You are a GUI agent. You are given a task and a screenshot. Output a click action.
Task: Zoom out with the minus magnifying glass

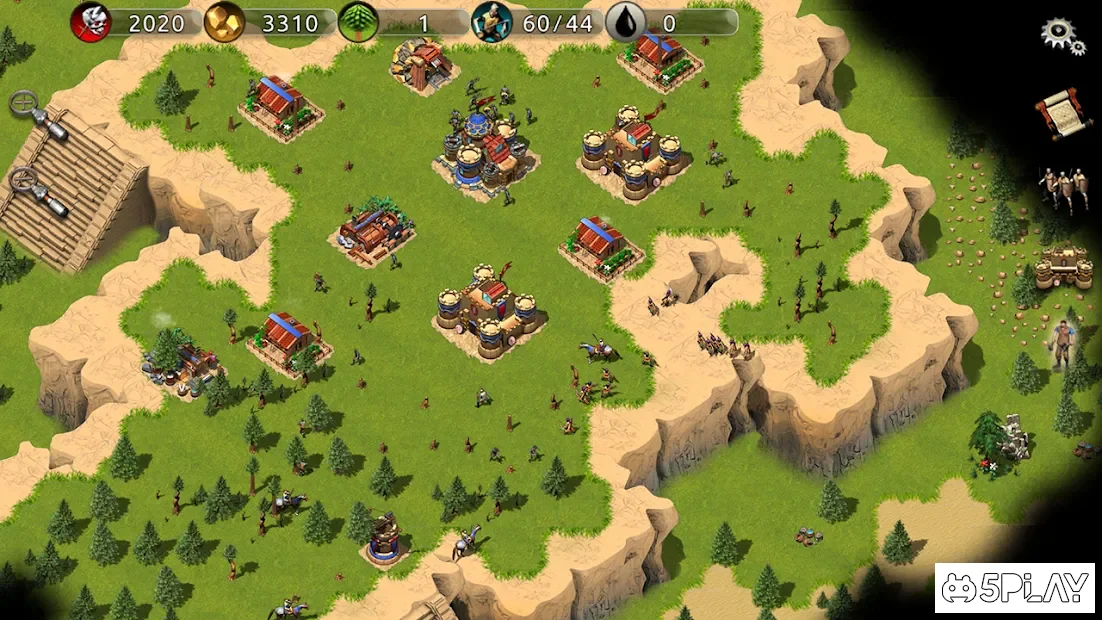pyautogui.click(x=25, y=181)
